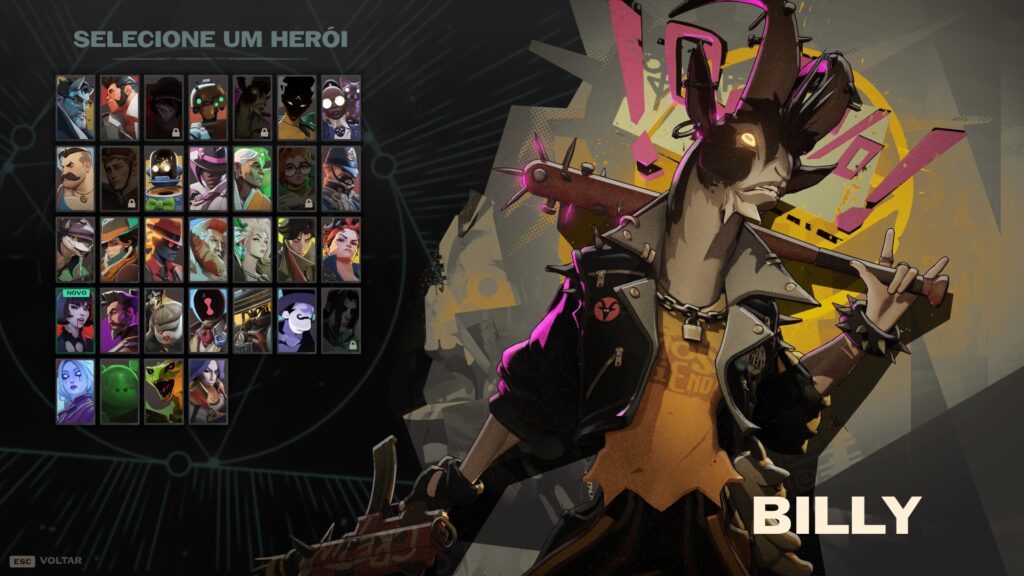This screenshot has height=576, width=1024.
Task: Choose the woman with the red bandana
Action: (340, 249)
